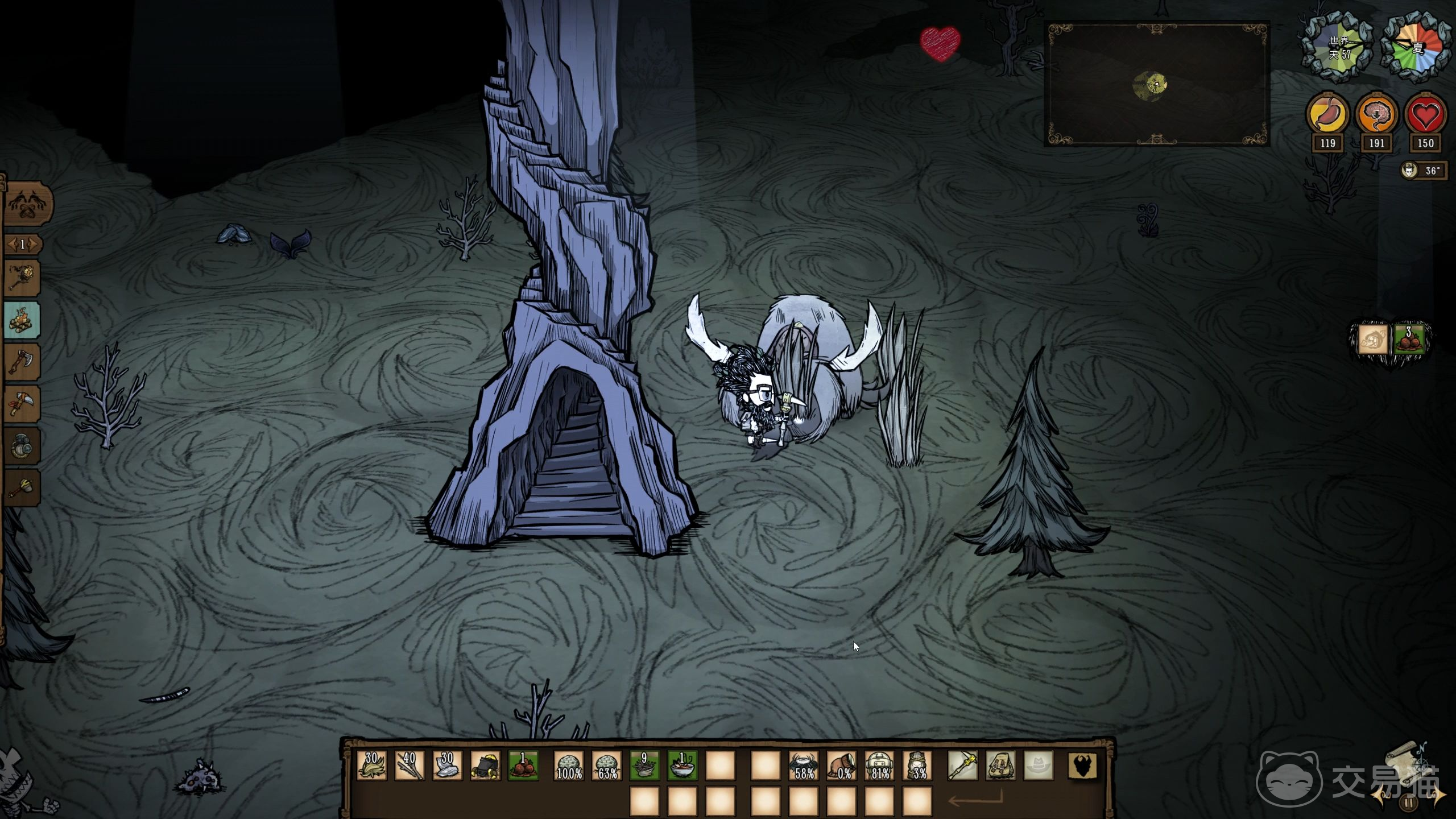Select the hammer crafting recipe
This screenshot has height=819, width=1456.
coord(22,487)
